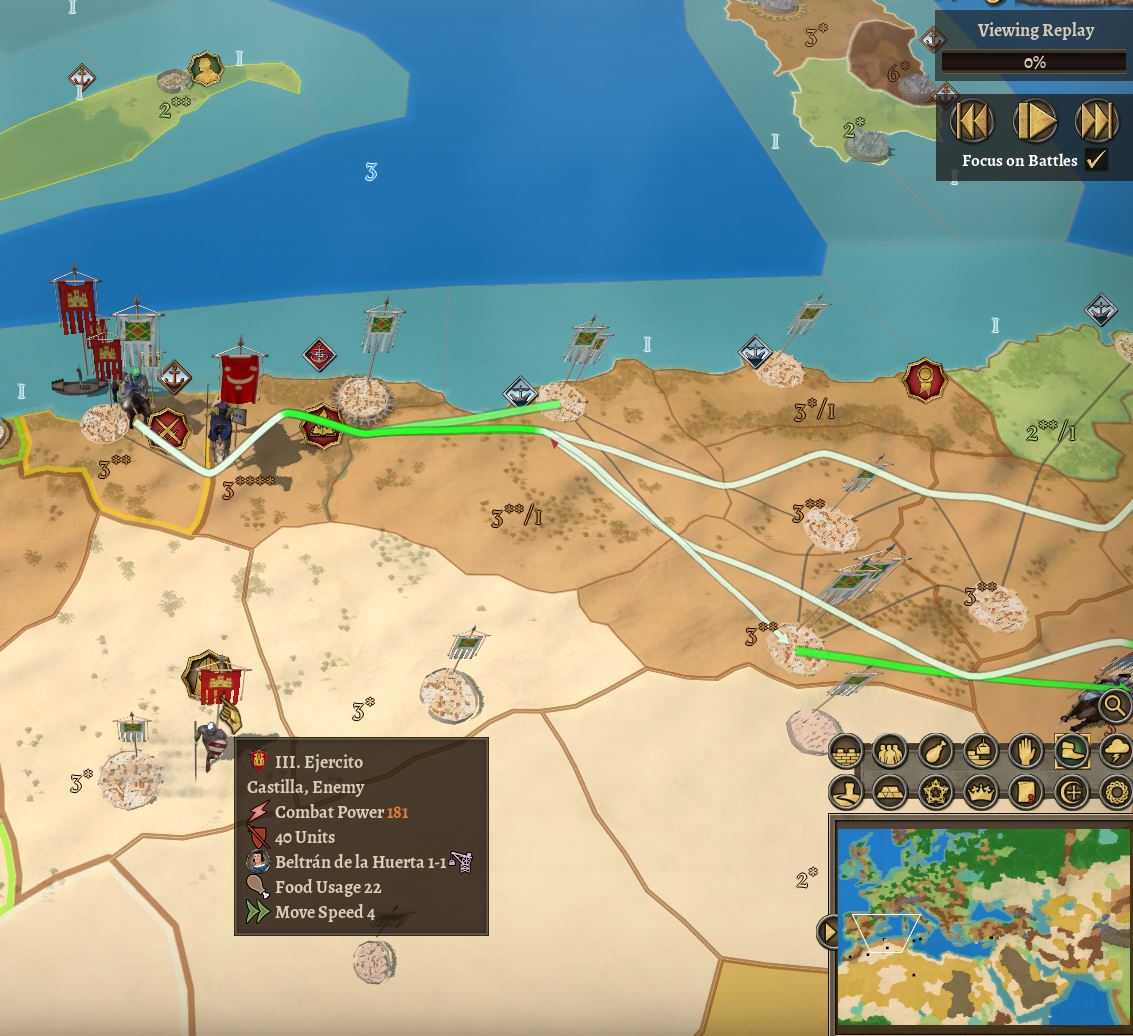This screenshot has width=1133, height=1036.
Task: Switch to the meat drumstick food overlay
Action: click(934, 751)
